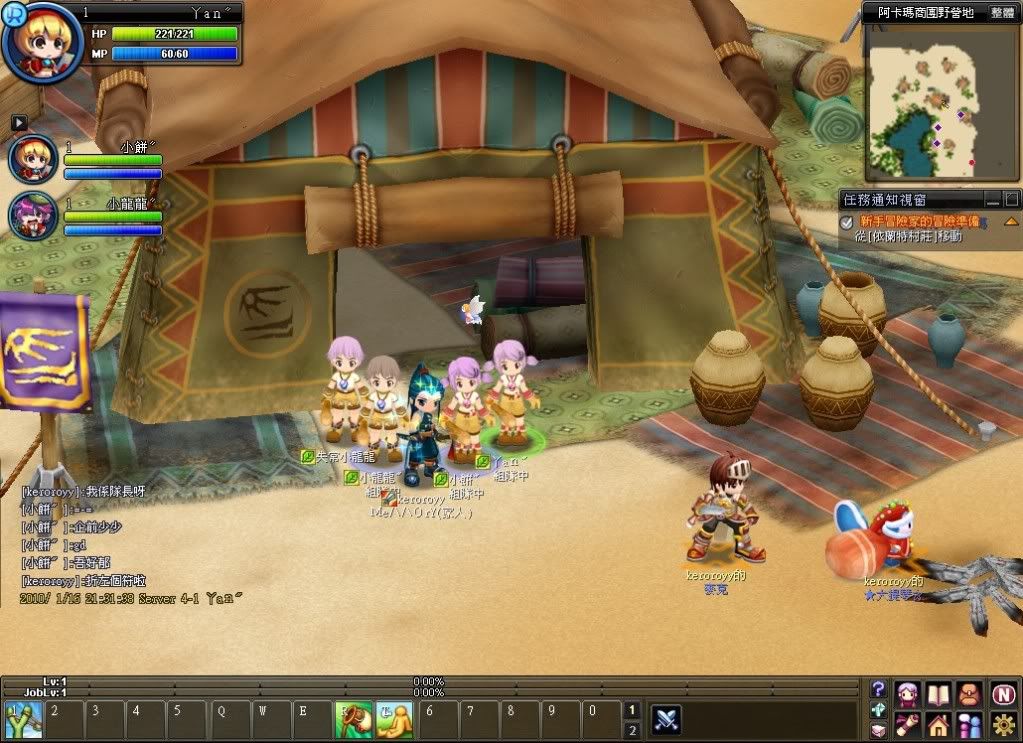This screenshot has width=1023, height=743.
Task: Click the 整體 world map button
Action: coord(1002,13)
